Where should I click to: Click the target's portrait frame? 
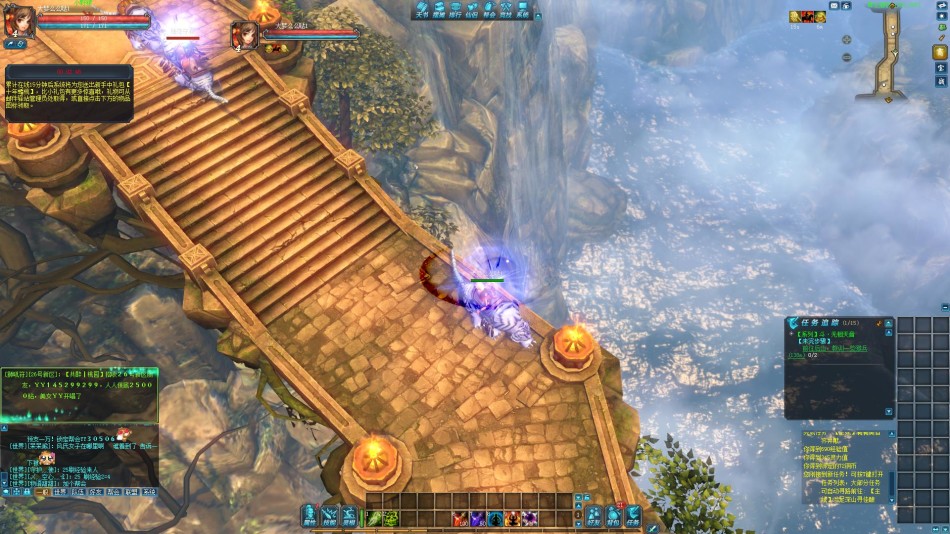(x=245, y=36)
